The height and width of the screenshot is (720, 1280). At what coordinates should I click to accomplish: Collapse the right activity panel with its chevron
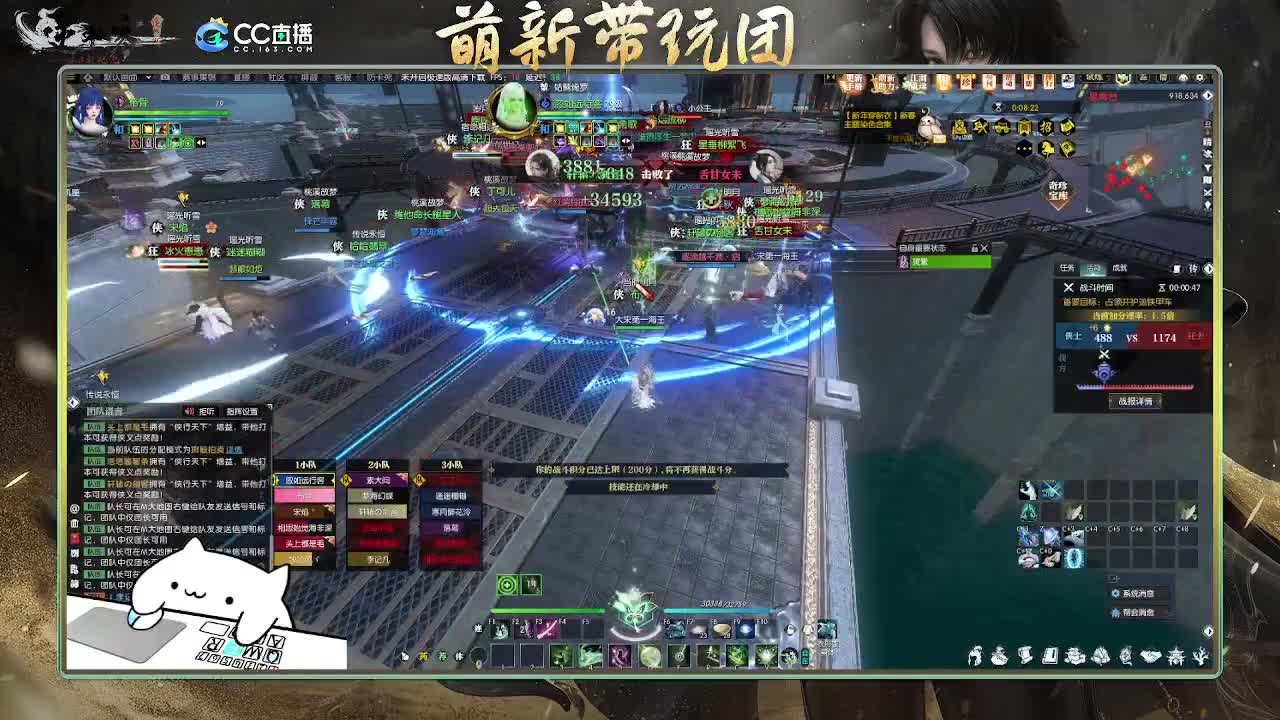point(1208,268)
